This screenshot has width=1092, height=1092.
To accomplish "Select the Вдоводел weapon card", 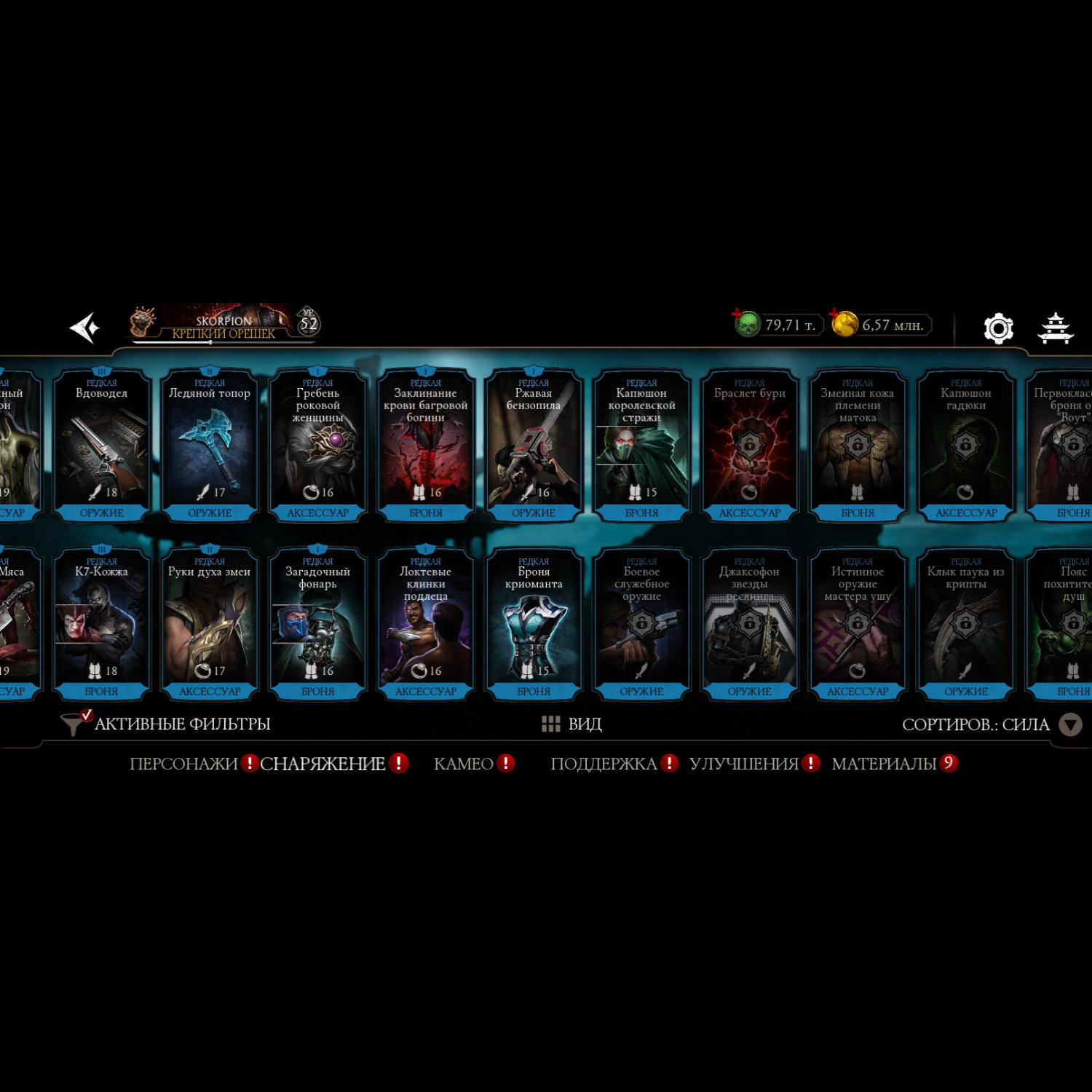I will (x=102, y=446).
